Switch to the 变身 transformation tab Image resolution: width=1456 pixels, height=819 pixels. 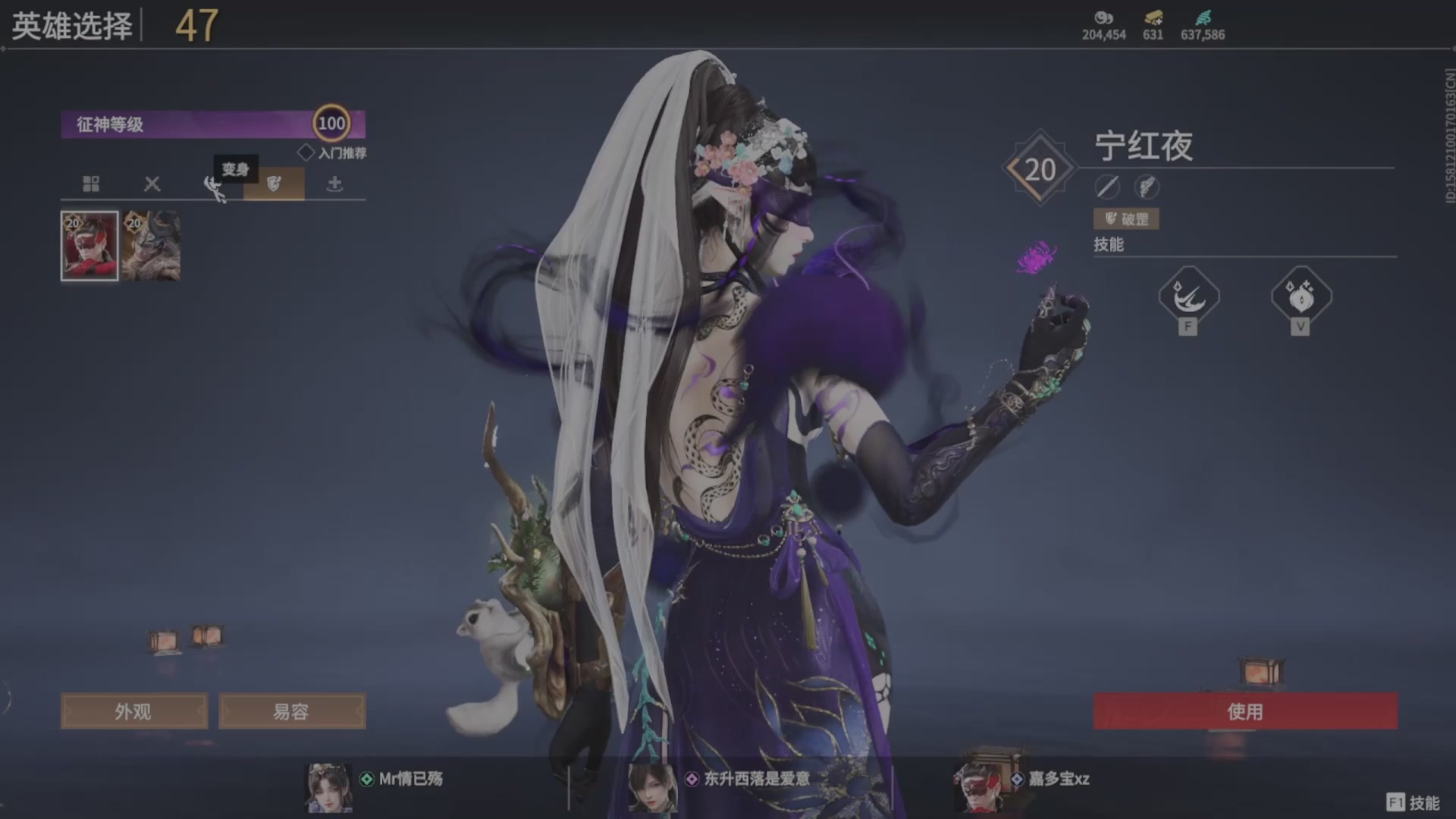[x=214, y=185]
